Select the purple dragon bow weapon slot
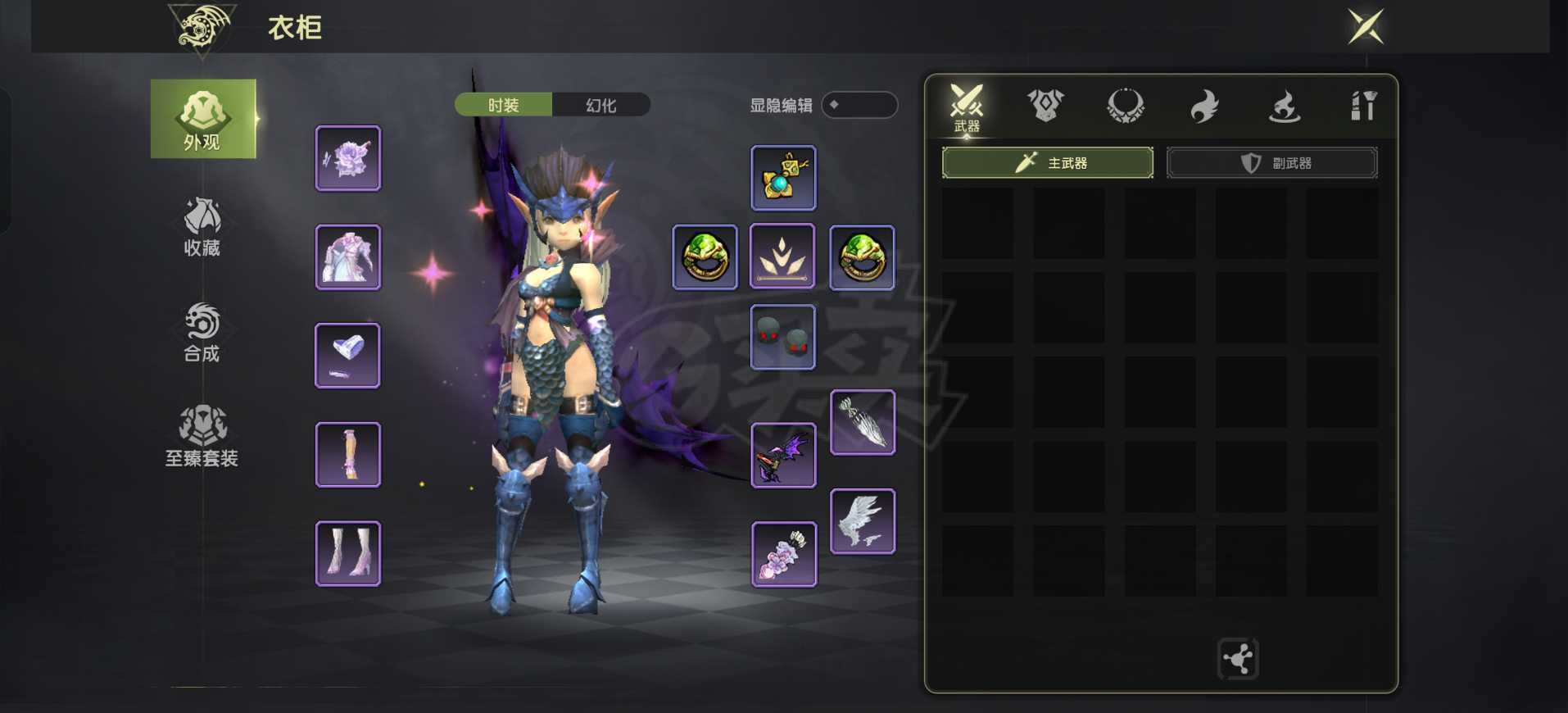 783,456
